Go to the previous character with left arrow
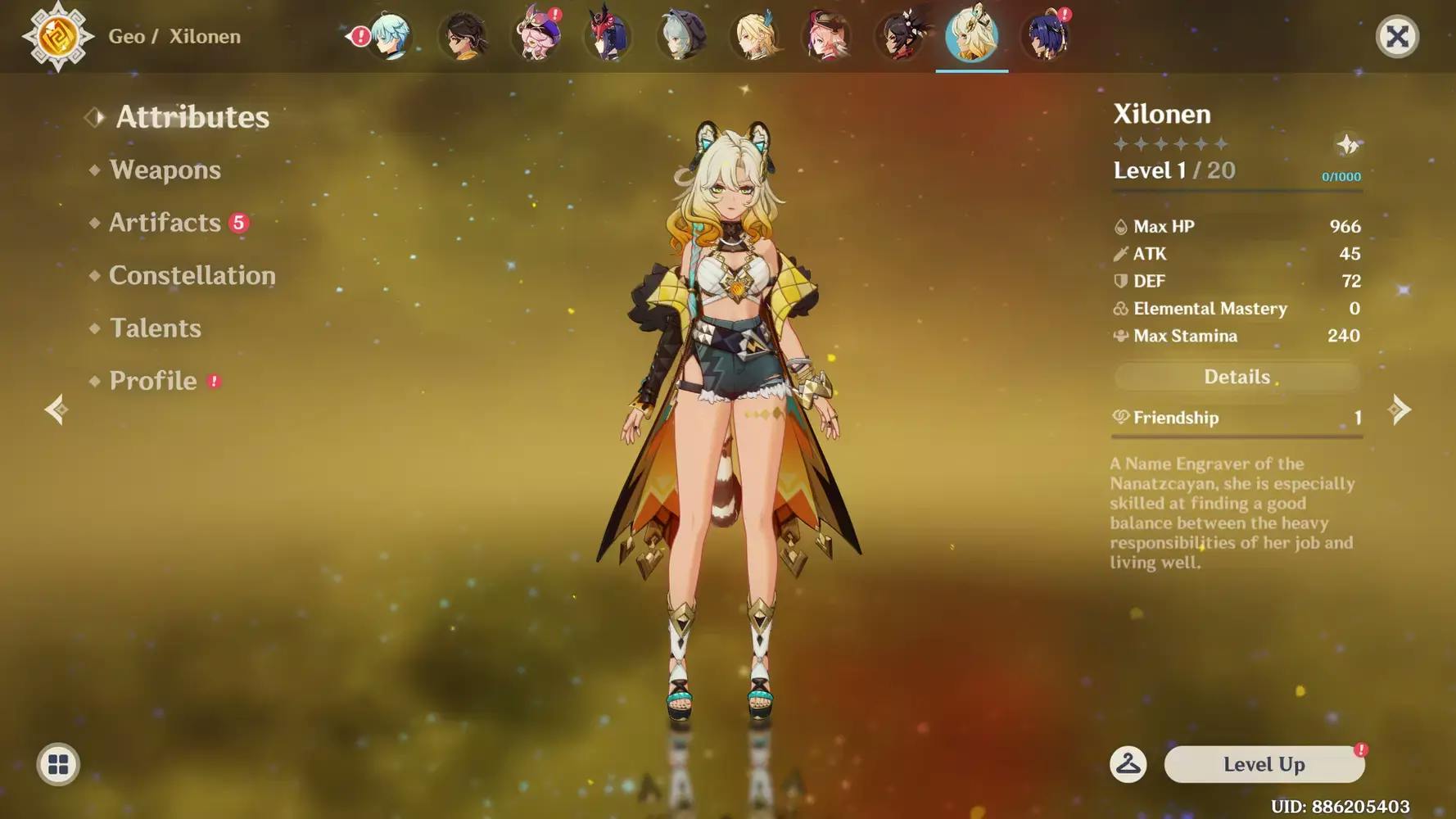Viewport: 1456px width, 819px height. click(x=56, y=409)
